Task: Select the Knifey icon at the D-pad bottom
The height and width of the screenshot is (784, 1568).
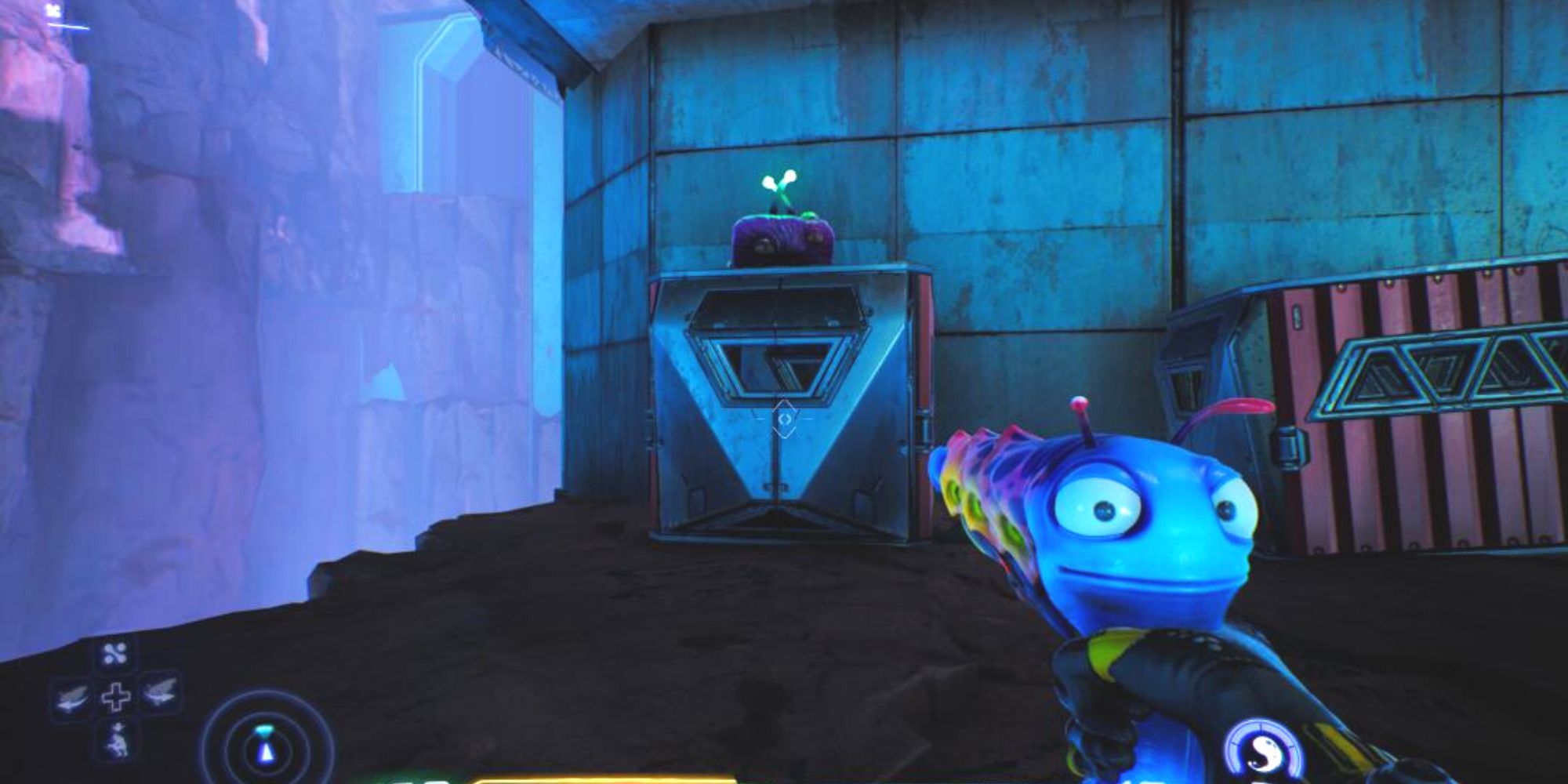Action: [118, 740]
